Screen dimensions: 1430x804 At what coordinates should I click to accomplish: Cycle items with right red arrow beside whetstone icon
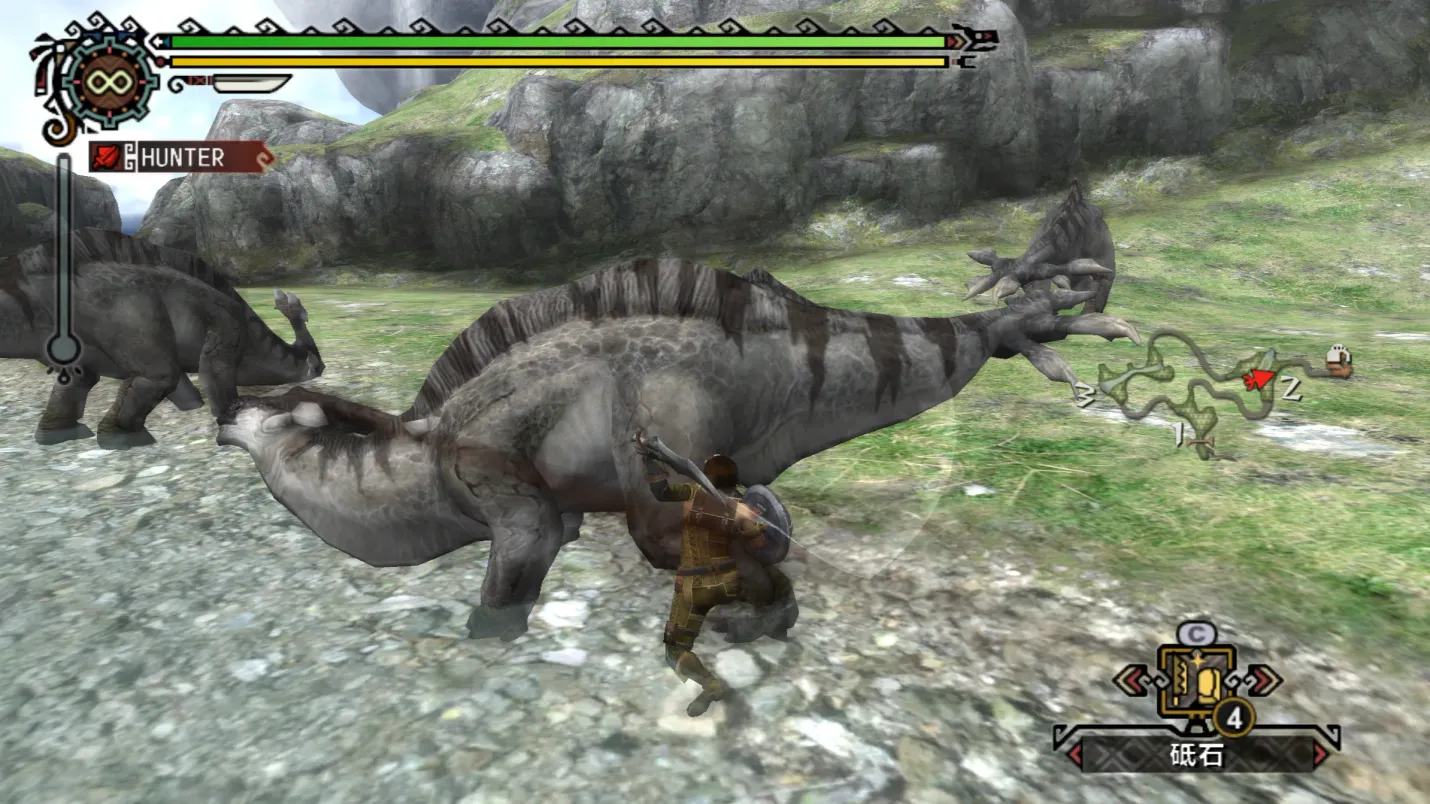click(1262, 679)
